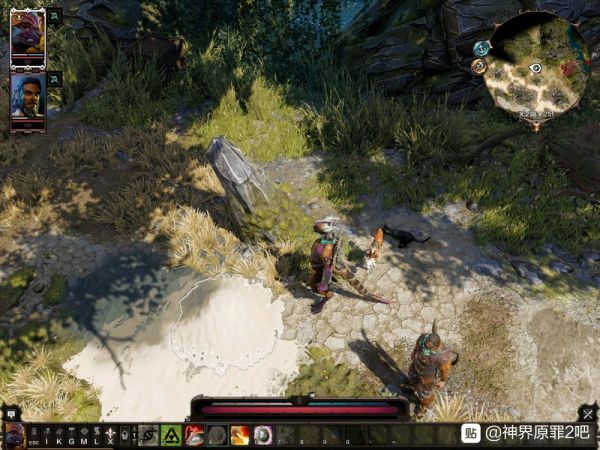Image resolution: width=600 pixels, height=450 pixels.
Task: Activate the orange fire skill
Action: point(240,435)
